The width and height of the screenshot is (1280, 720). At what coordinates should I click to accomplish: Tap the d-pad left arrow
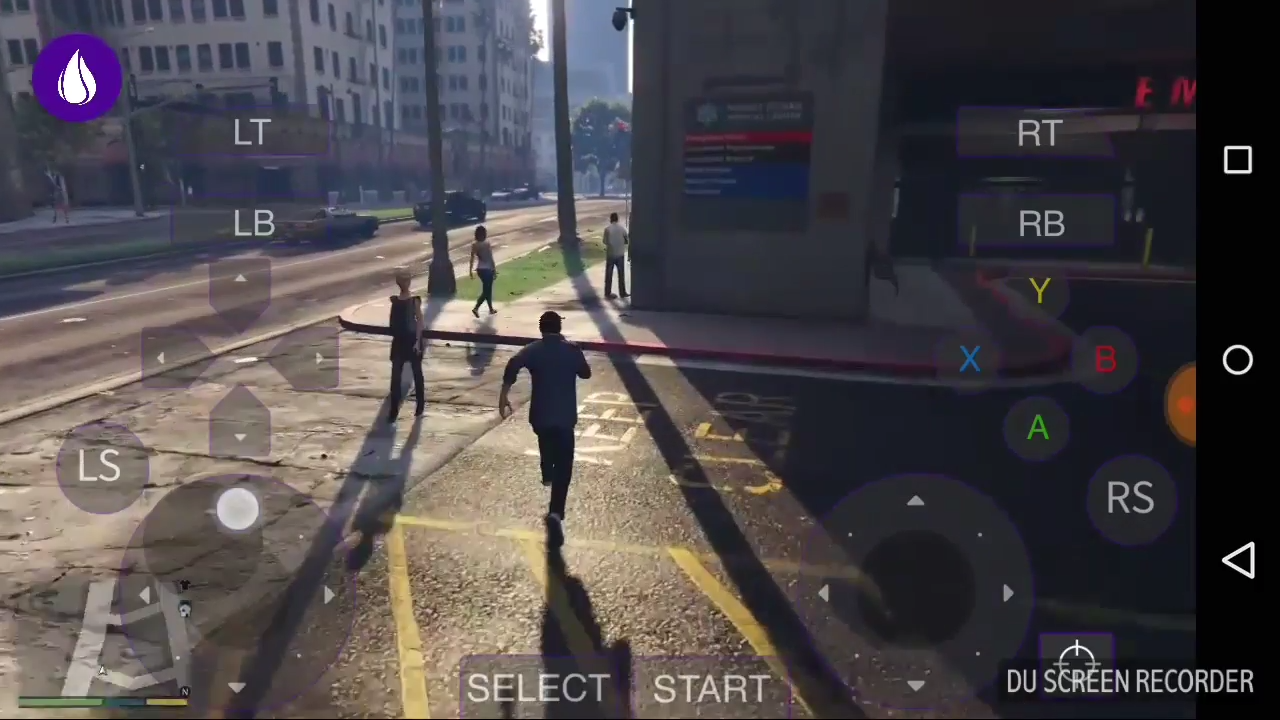click(x=161, y=359)
